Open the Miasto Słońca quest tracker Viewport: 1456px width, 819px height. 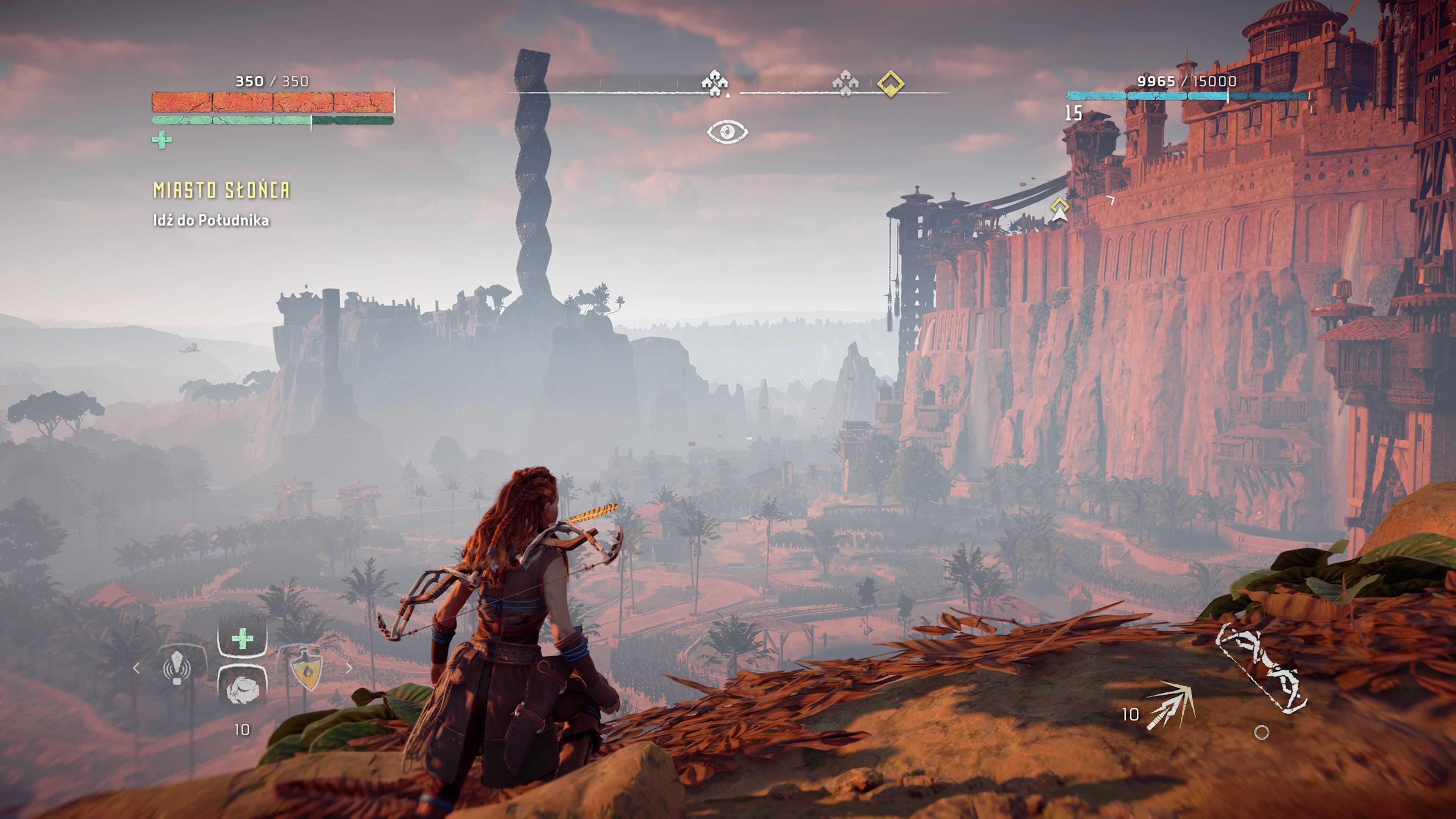[221, 190]
